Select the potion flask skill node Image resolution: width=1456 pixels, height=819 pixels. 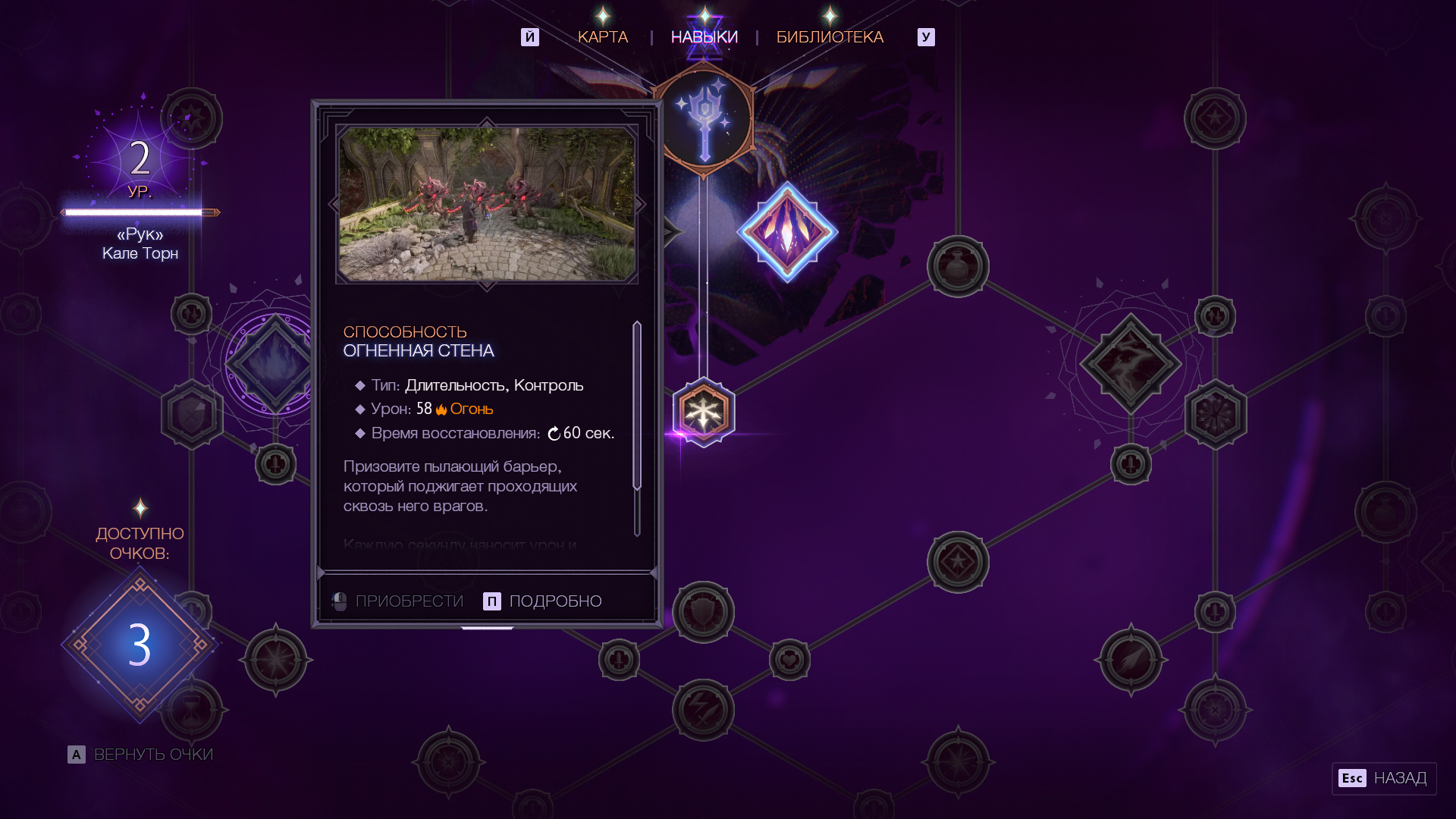tap(958, 266)
